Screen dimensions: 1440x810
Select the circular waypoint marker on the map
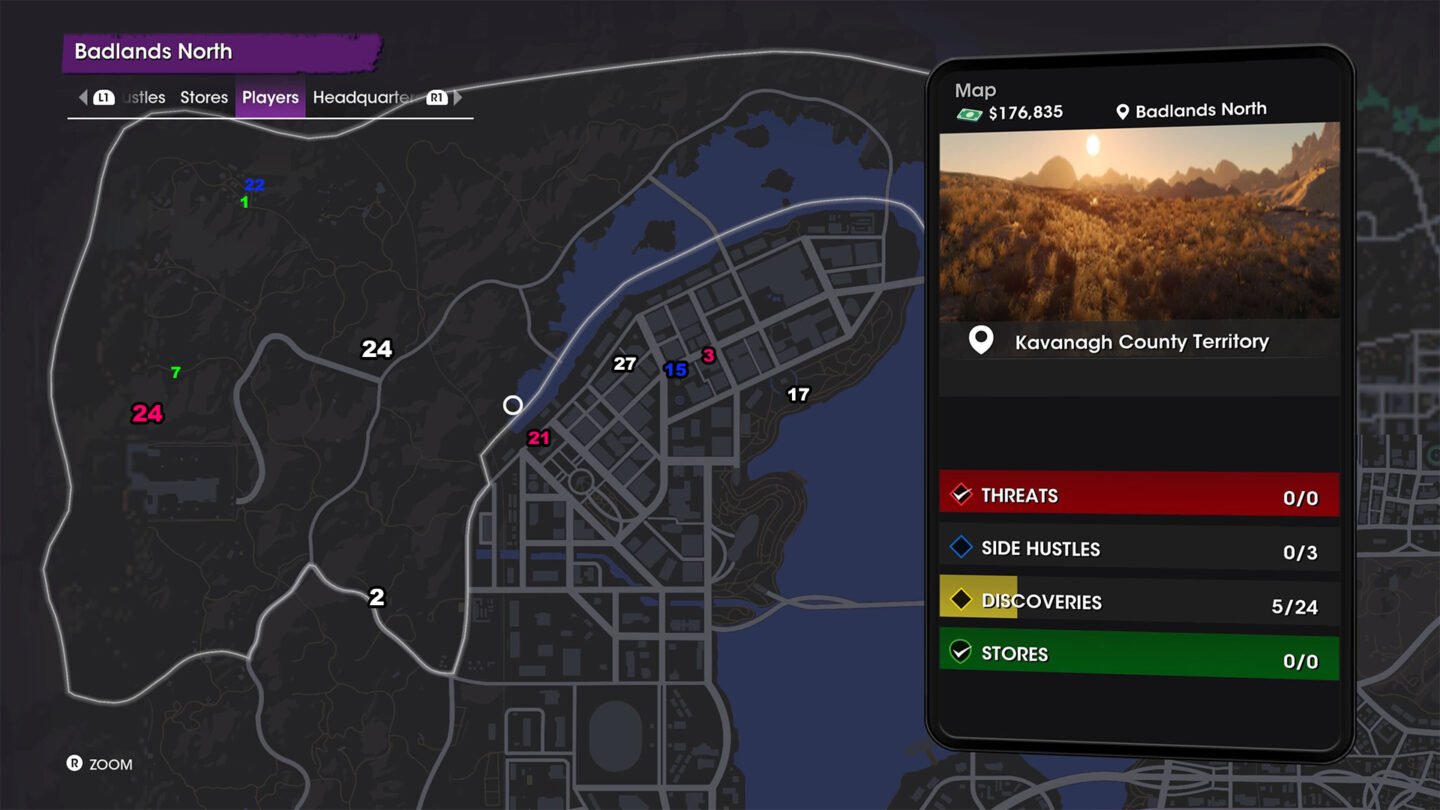click(x=513, y=405)
